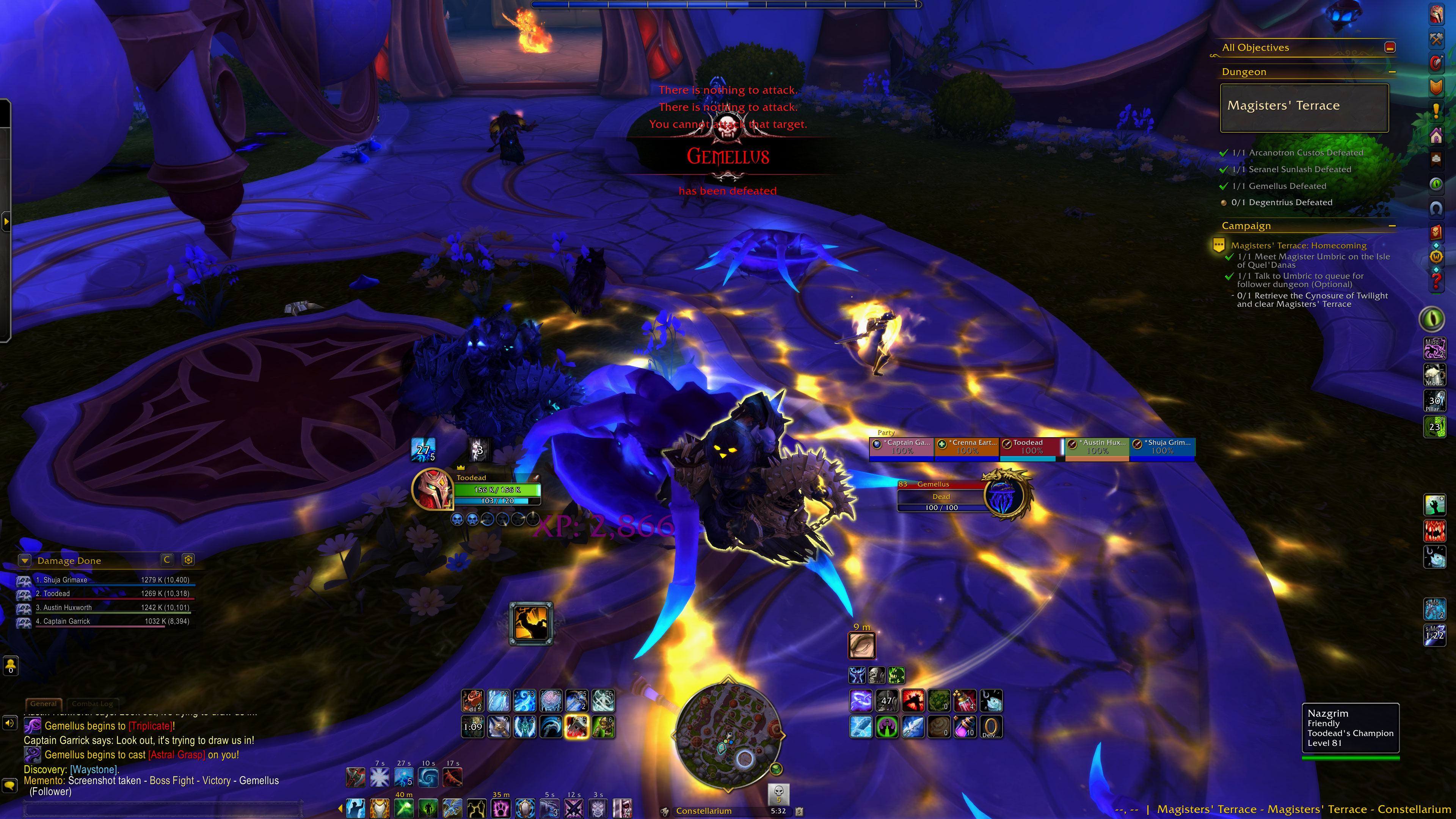
Task: Click the Waystone link in chat
Action: click(94, 769)
